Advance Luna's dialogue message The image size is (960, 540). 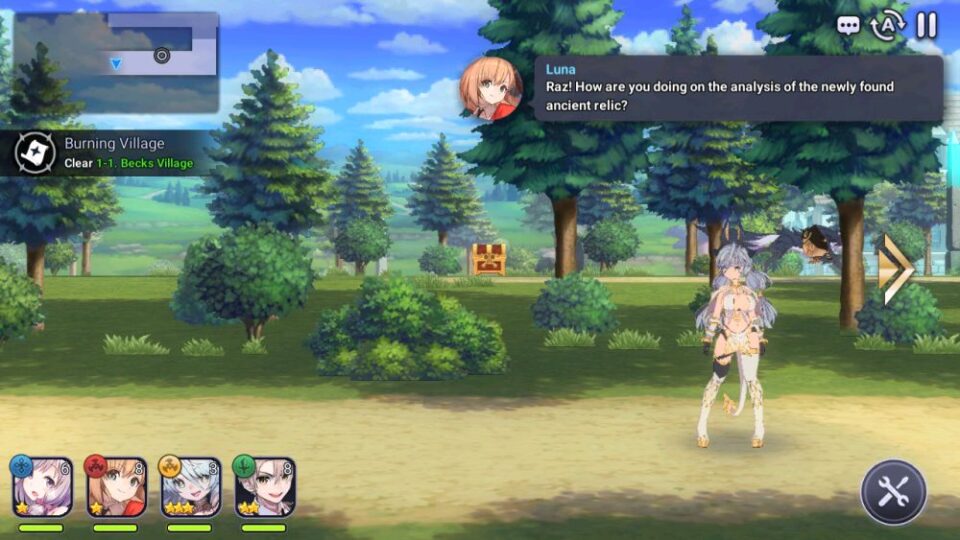pos(738,88)
